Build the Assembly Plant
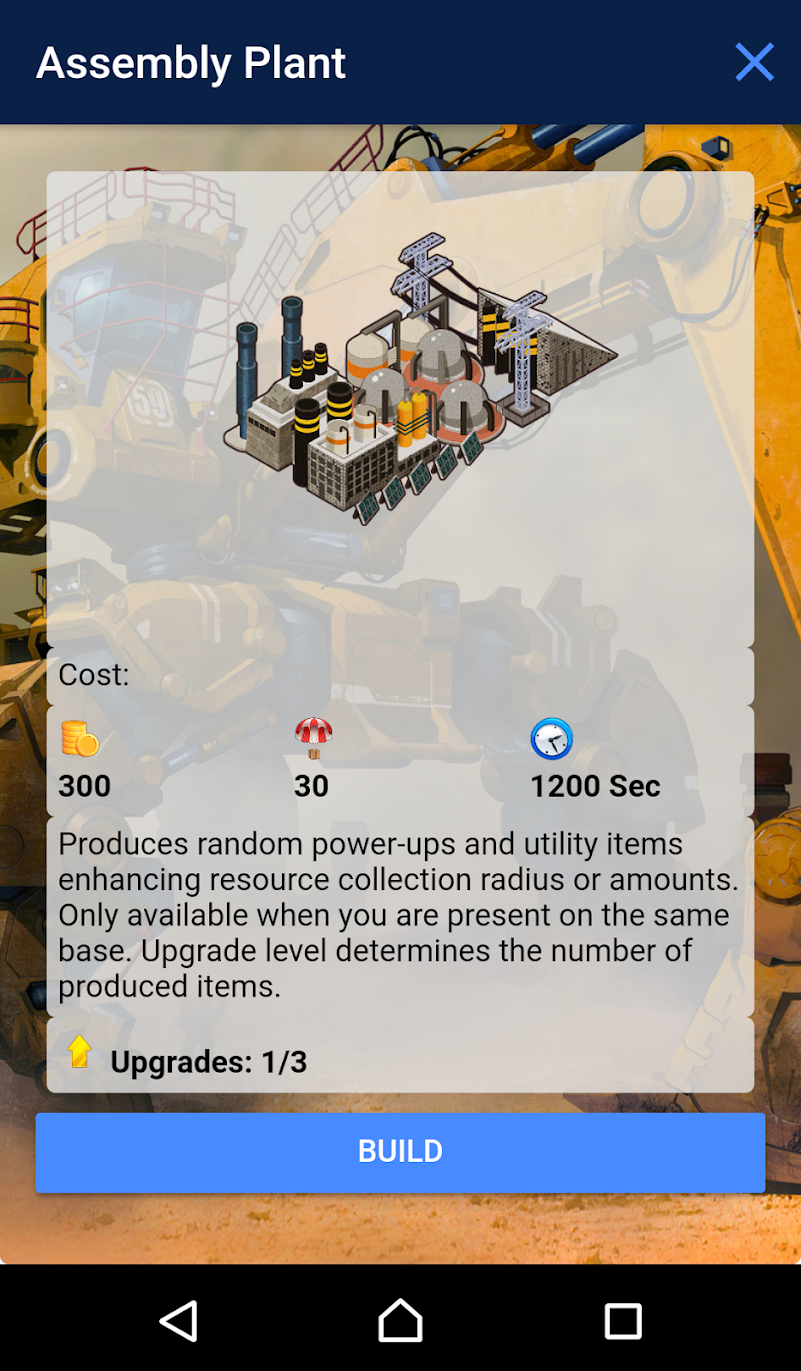 click(400, 1152)
